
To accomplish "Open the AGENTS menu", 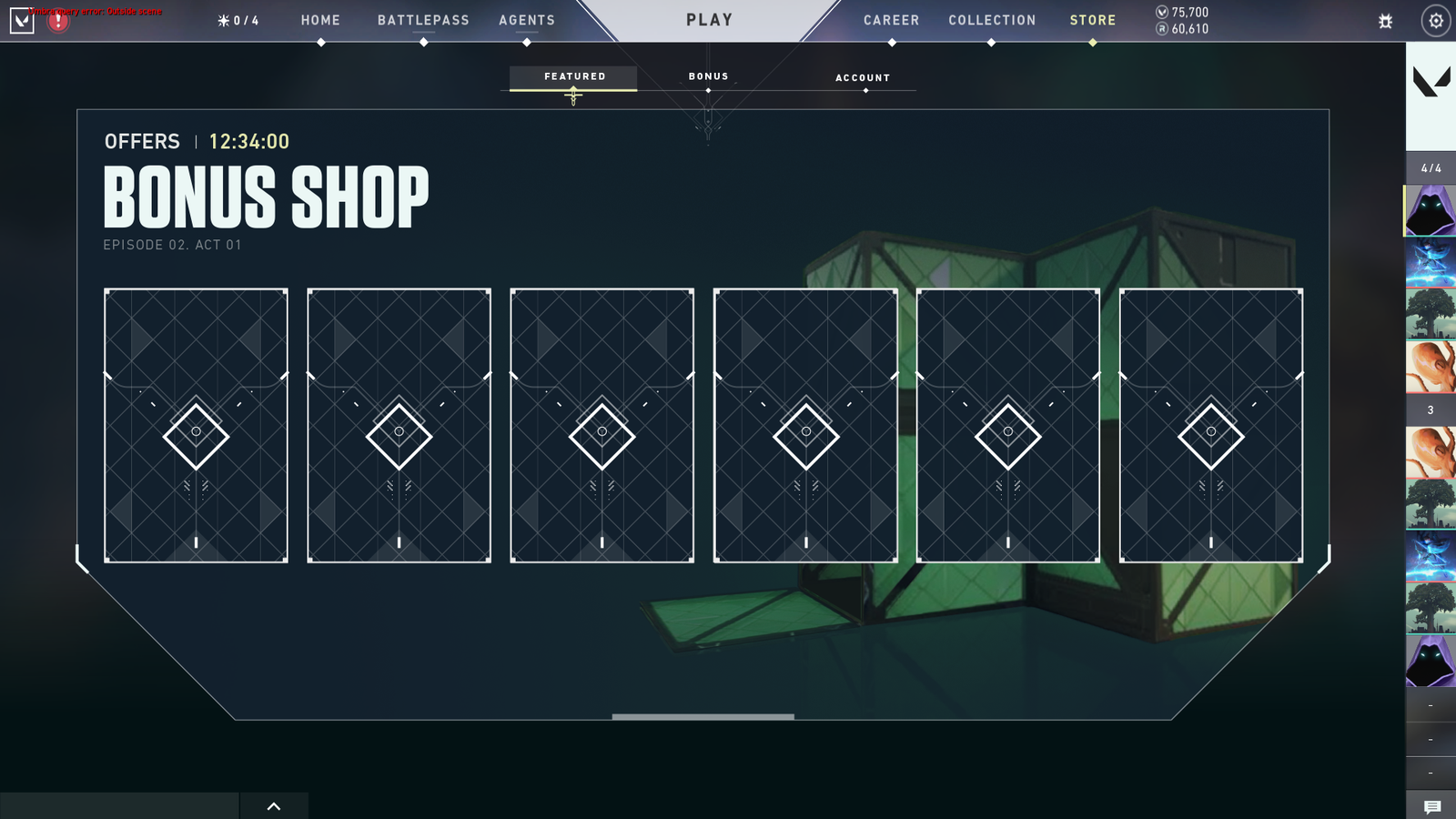I will click(526, 20).
